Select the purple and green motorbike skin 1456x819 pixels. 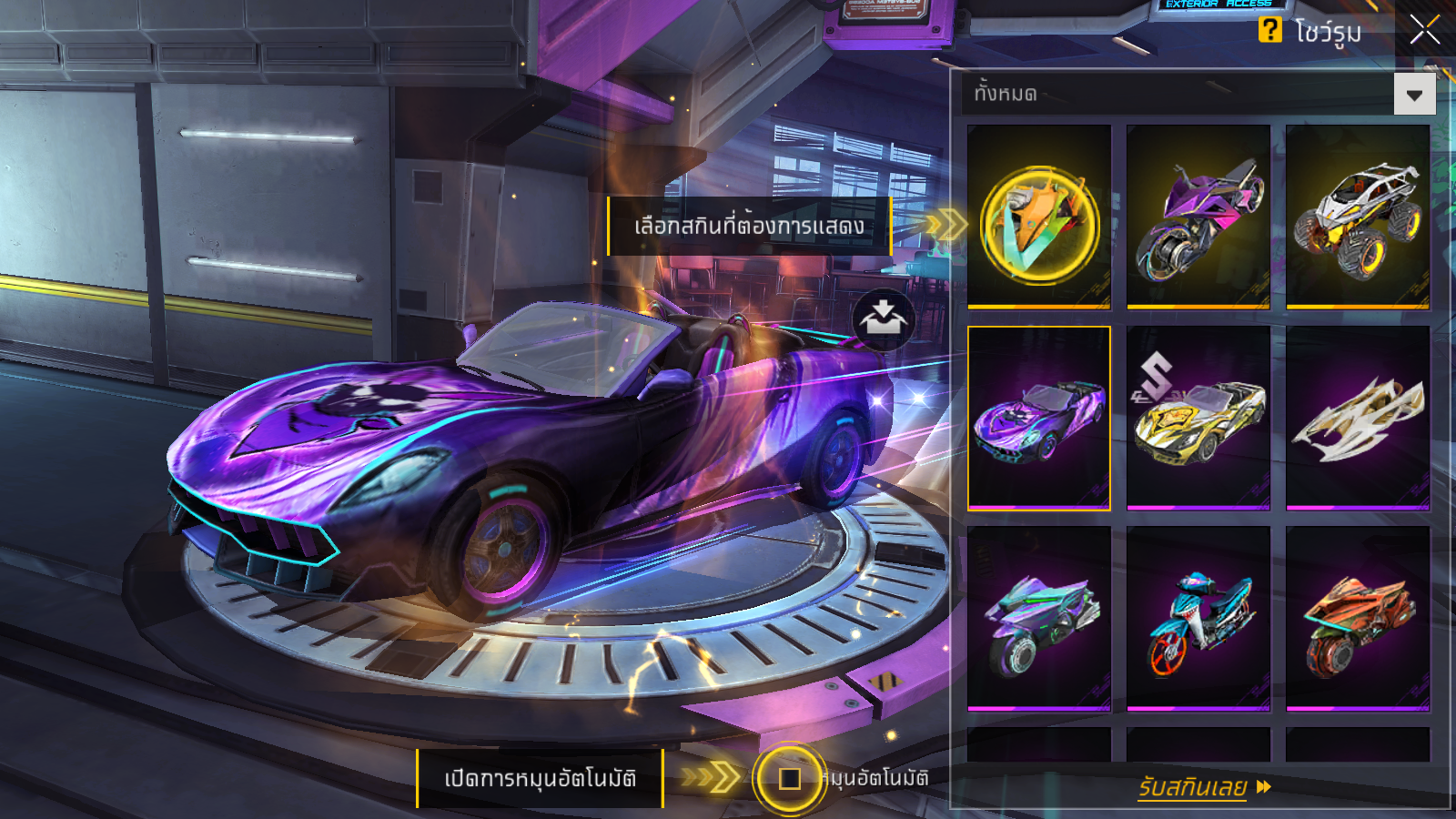pos(1039,619)
